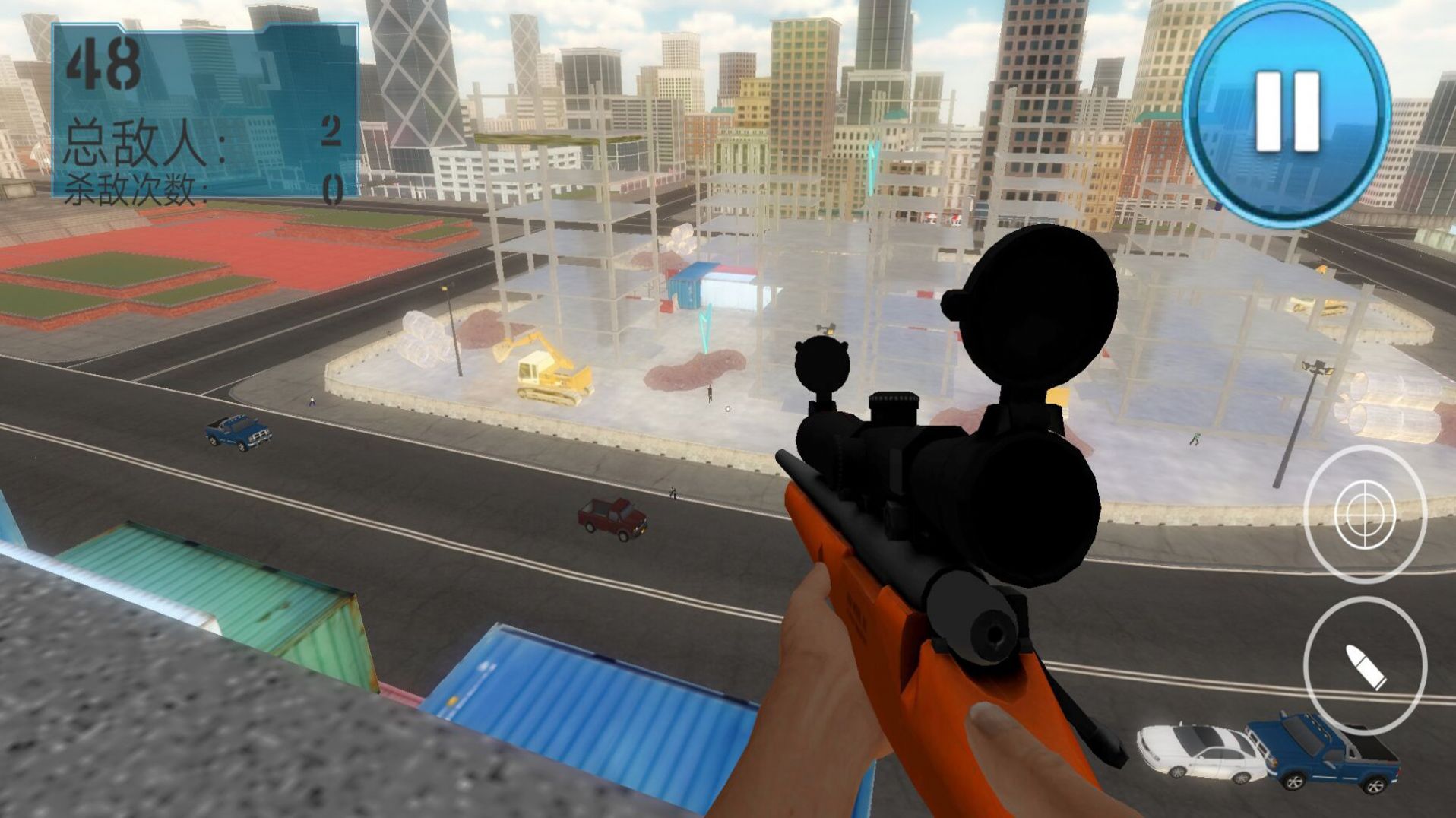
Task: Tap the enemy walking on the road
Action: [673, 493]
